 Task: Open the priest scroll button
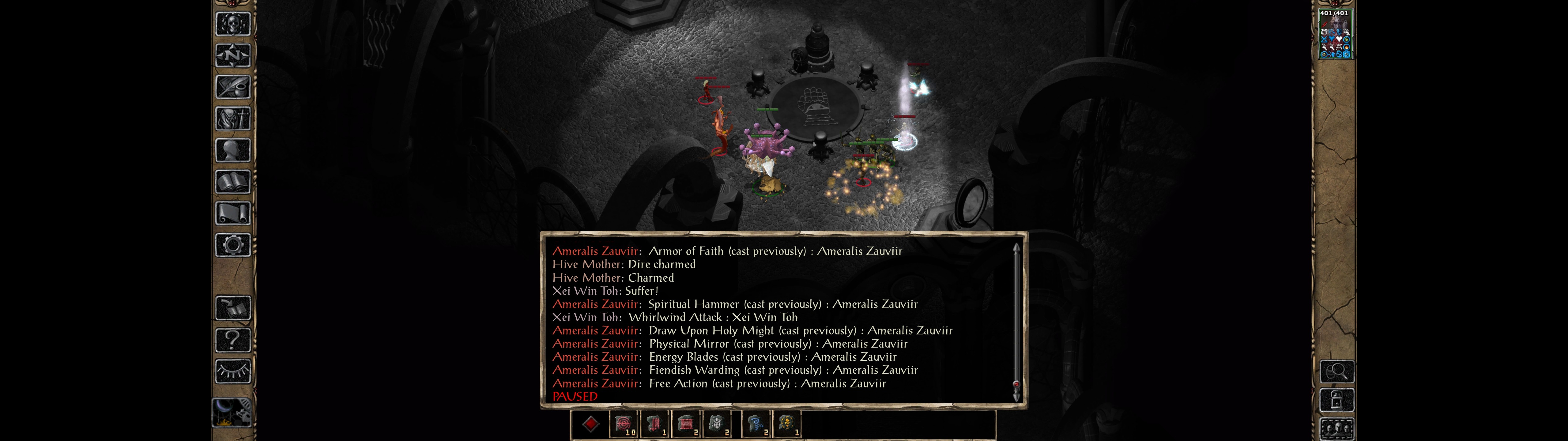pyautogui.click(x=232, y=214)
